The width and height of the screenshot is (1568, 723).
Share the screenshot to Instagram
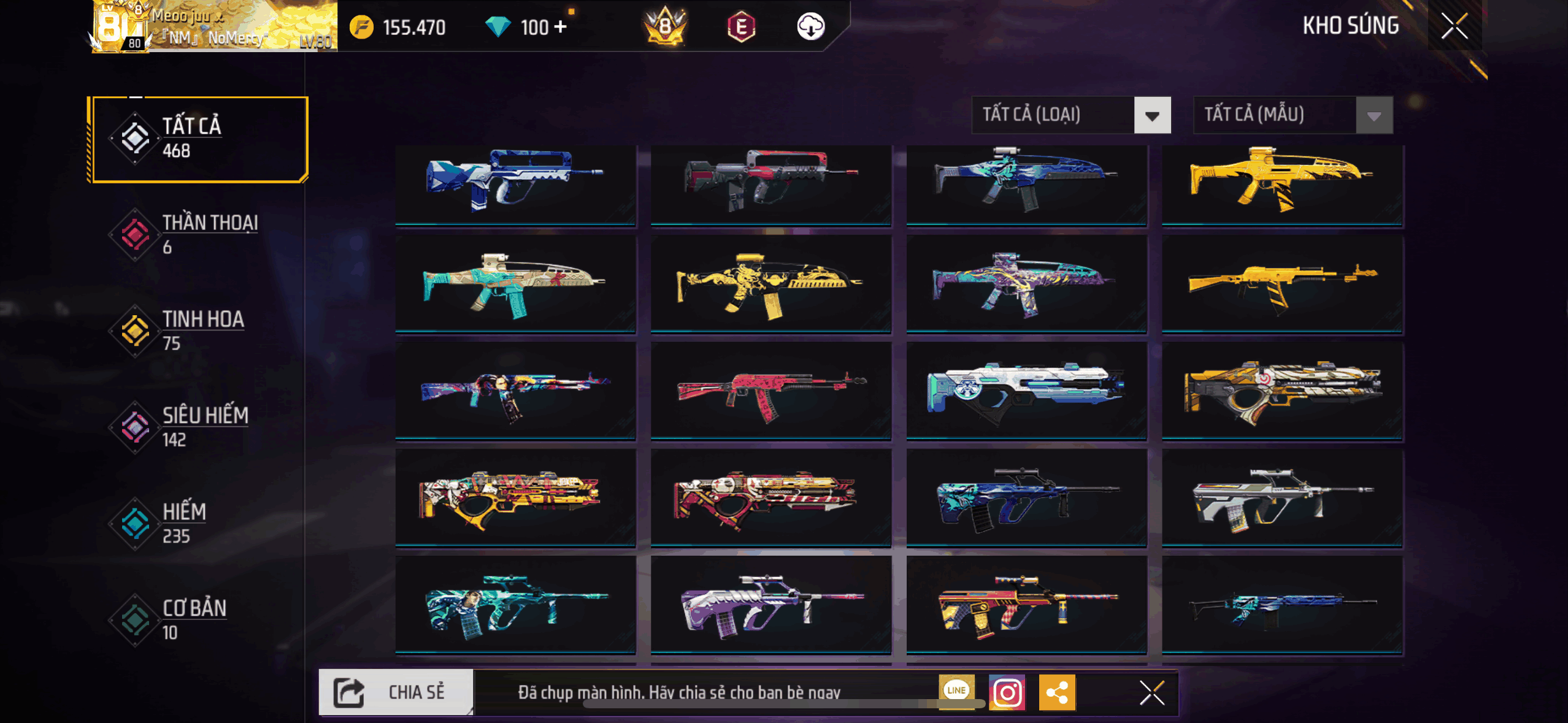coord(1007,693)
